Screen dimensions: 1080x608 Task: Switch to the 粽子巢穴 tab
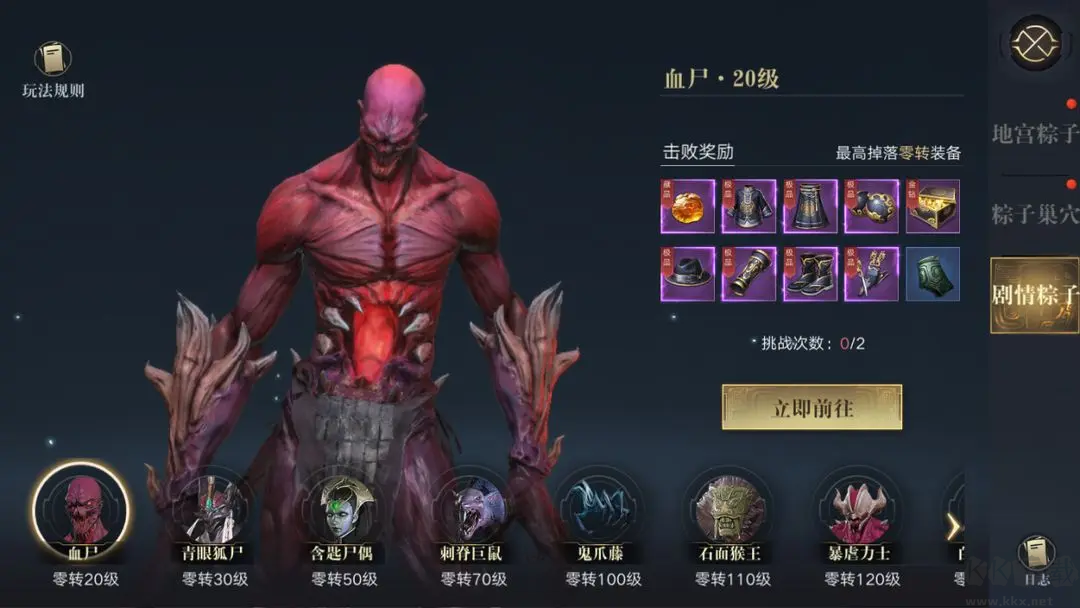point(1035,214)
